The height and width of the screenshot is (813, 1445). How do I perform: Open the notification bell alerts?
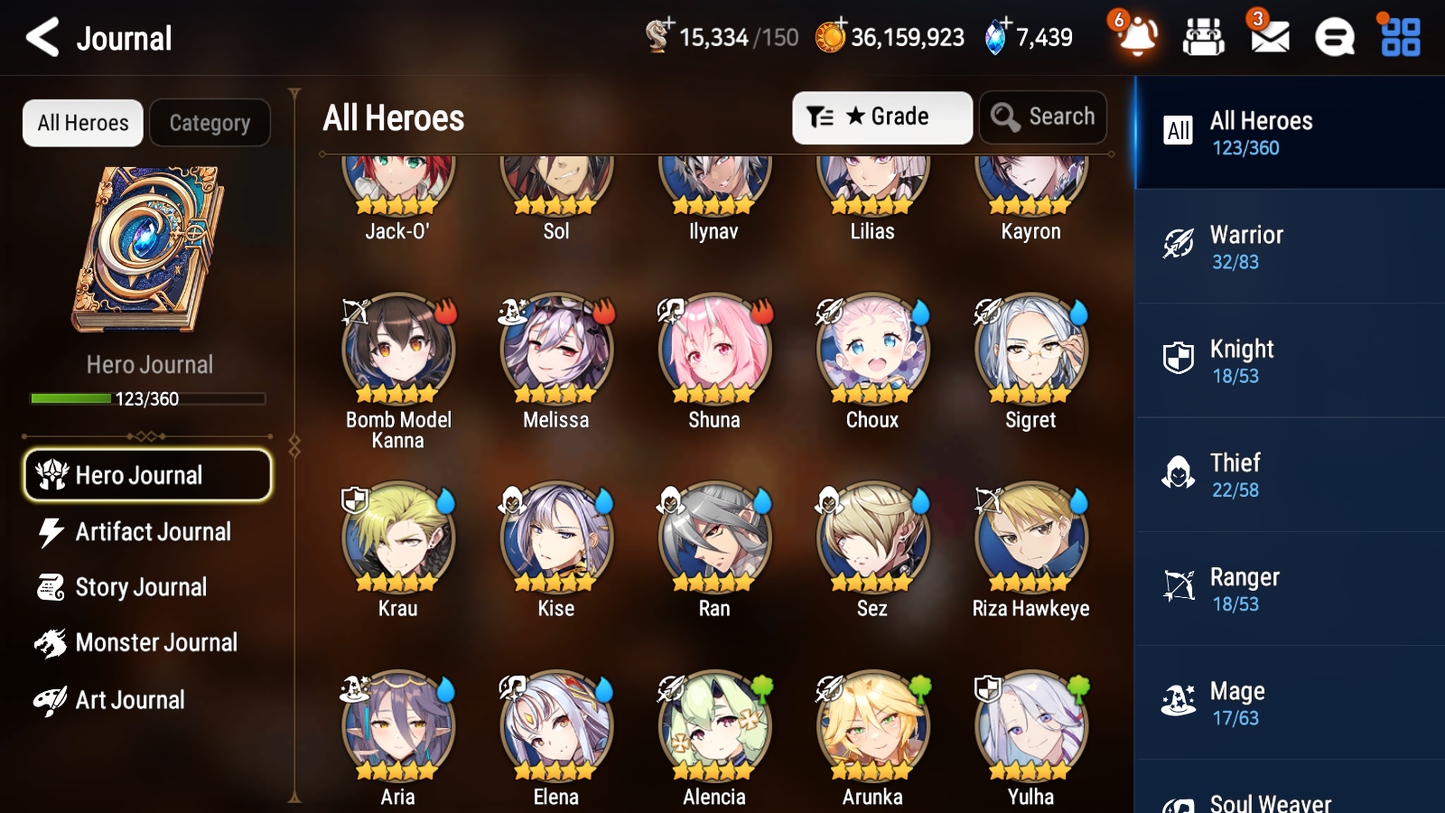[1137, 36]
